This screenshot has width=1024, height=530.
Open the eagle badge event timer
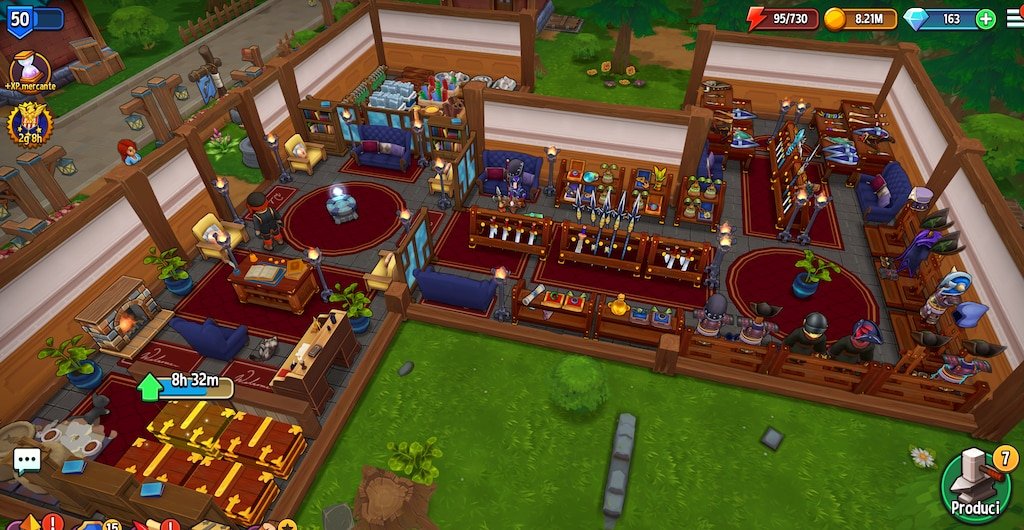[x=29, y=124]
